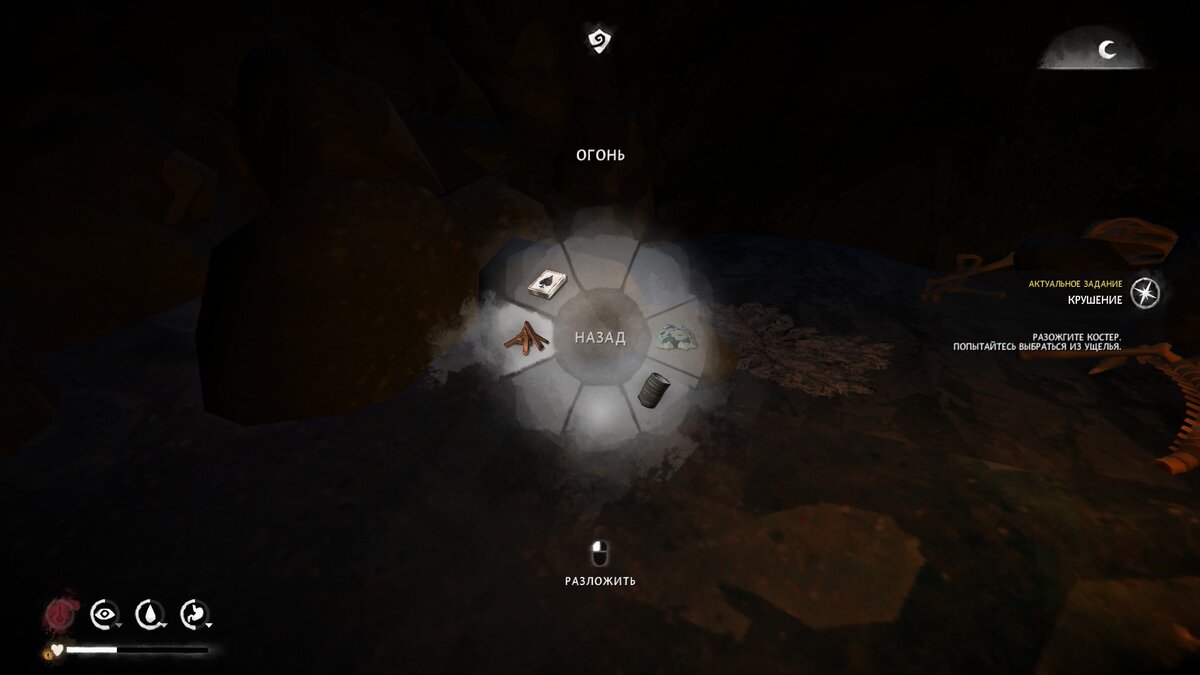Click the moon time-of-day indicator

1107,50
